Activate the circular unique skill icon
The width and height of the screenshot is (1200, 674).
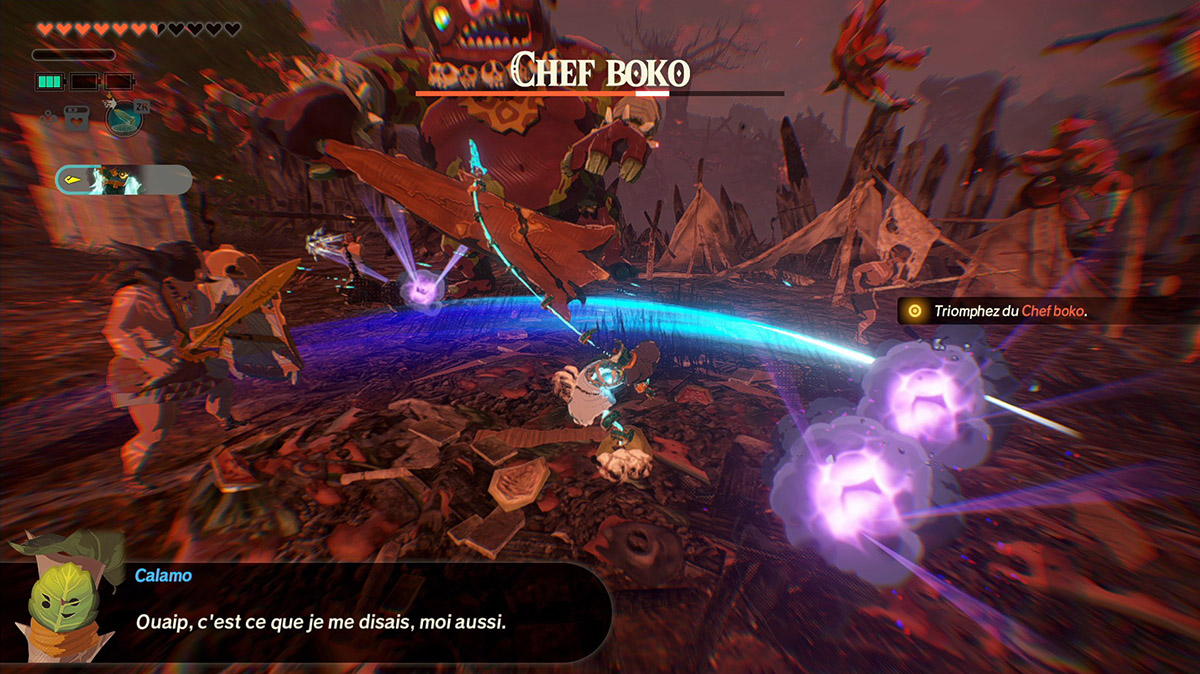[x=124, y=118]
